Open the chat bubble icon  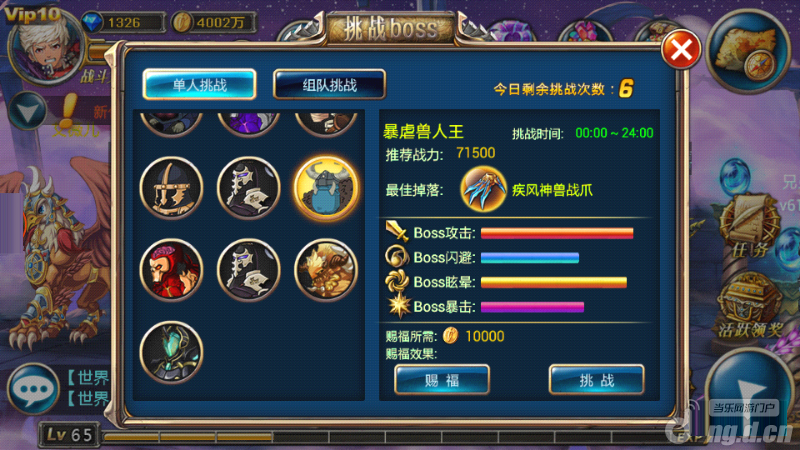[x=31, y=390]
